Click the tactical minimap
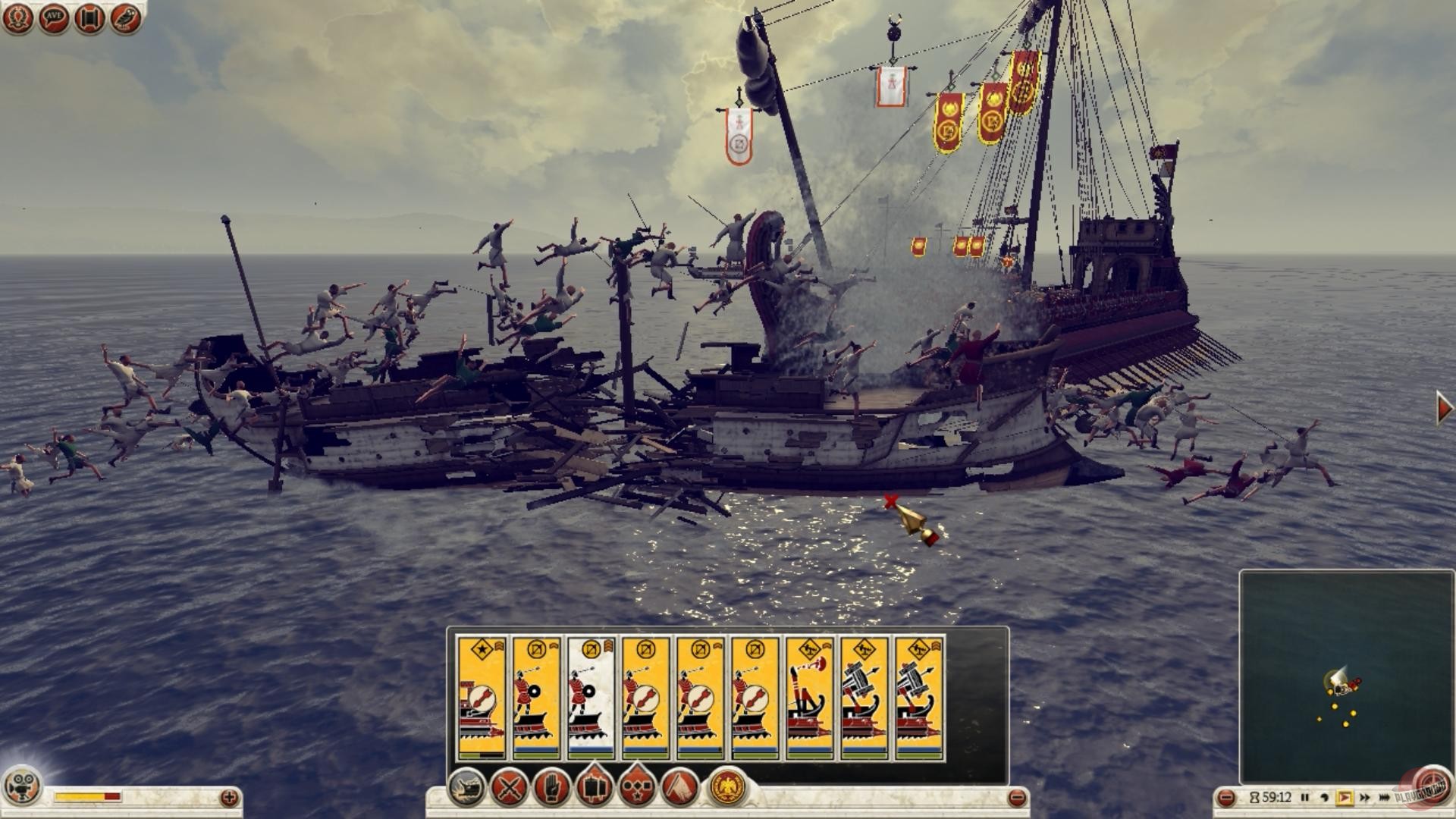 tap(1346, 676)
